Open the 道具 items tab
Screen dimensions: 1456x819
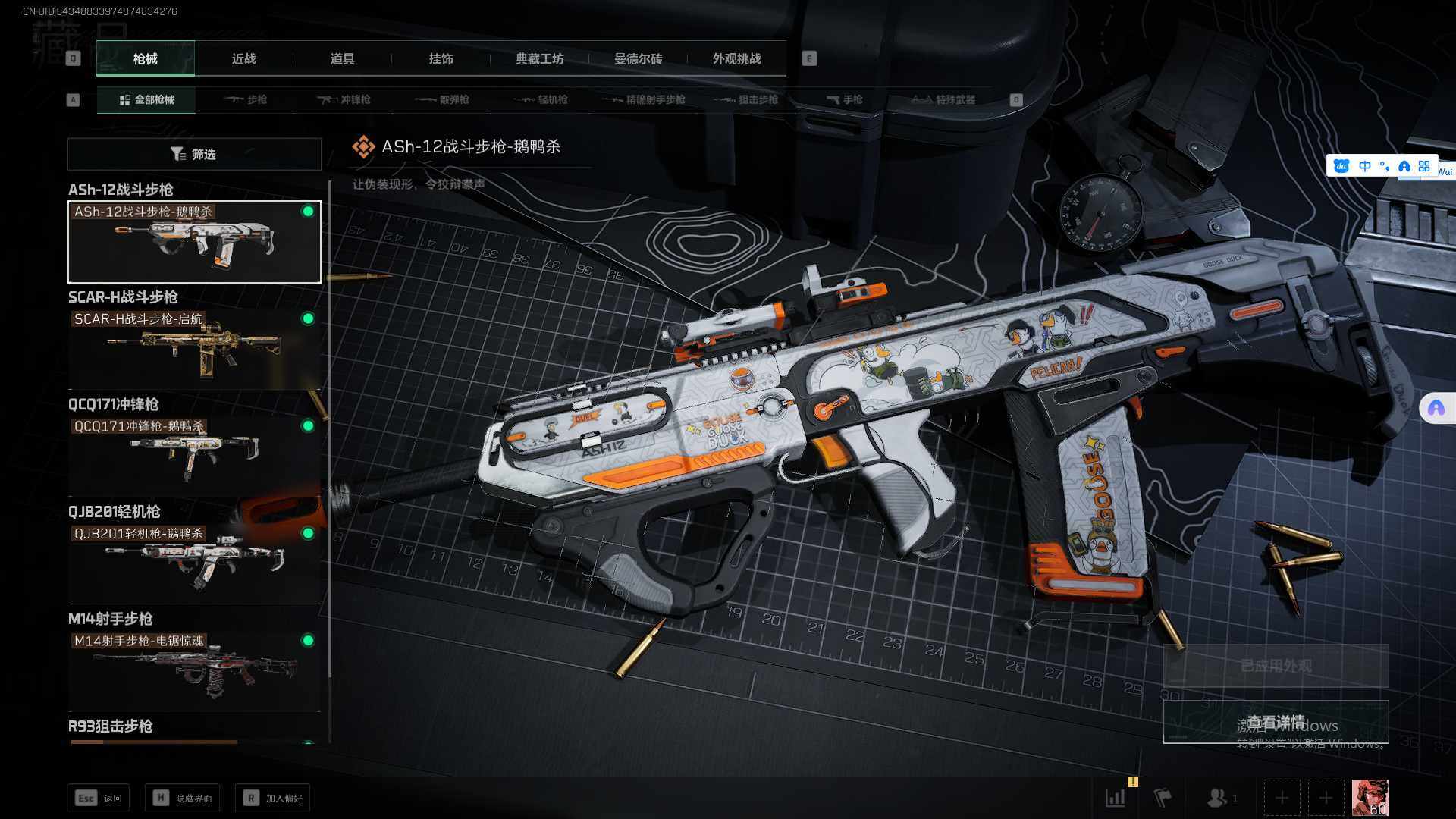pos(342,58)
